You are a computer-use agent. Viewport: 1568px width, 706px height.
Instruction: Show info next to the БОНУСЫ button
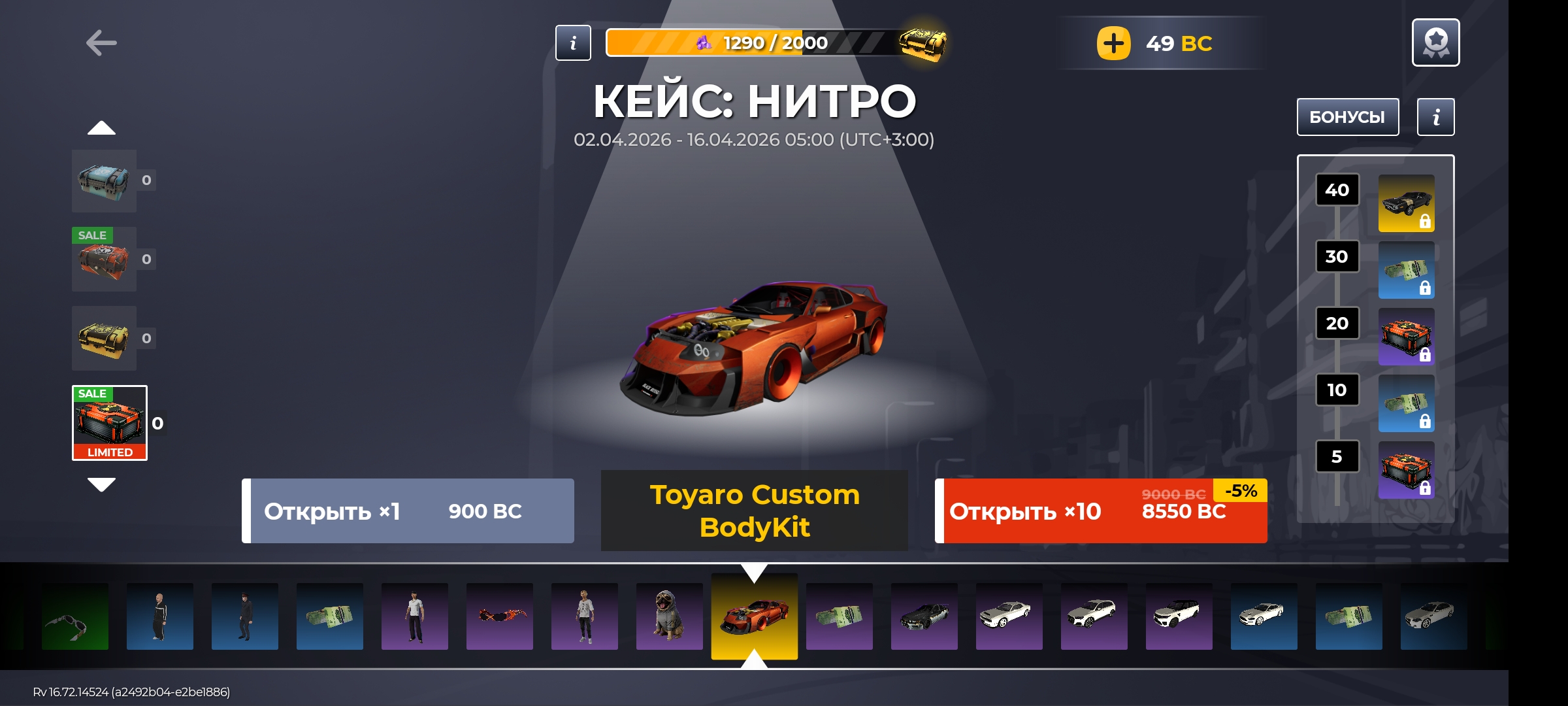click(x=1435, y=117)
